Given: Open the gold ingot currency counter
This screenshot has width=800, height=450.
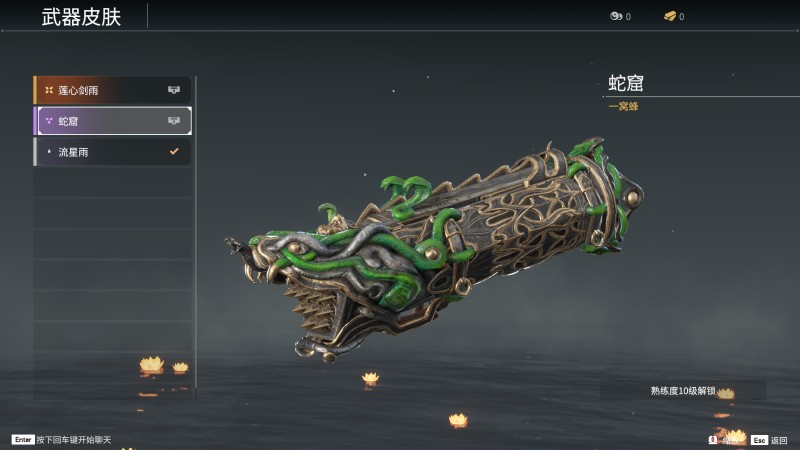Looking at the screenshot, I should point(673,16).
